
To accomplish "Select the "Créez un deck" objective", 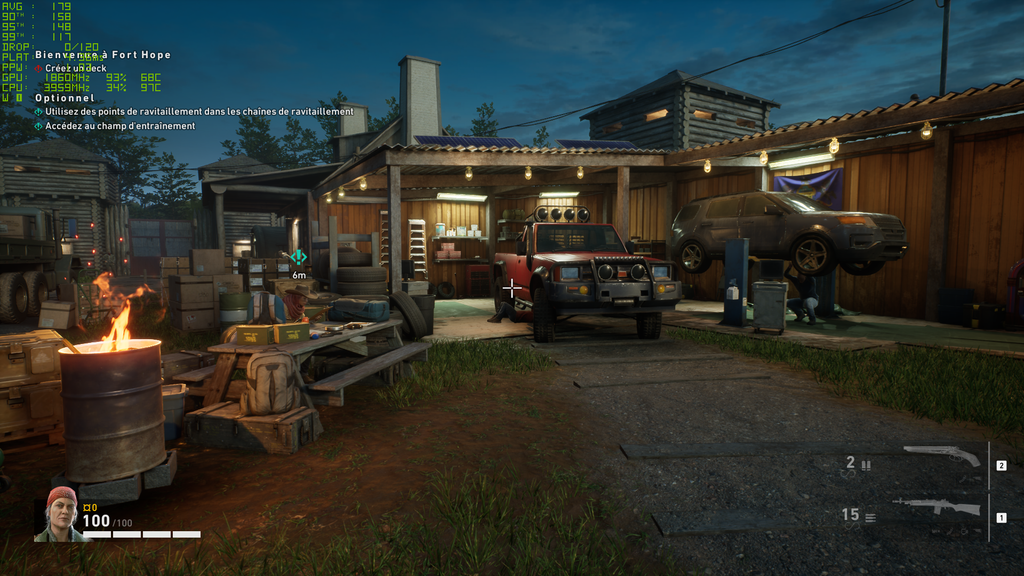I will (83, 68).
